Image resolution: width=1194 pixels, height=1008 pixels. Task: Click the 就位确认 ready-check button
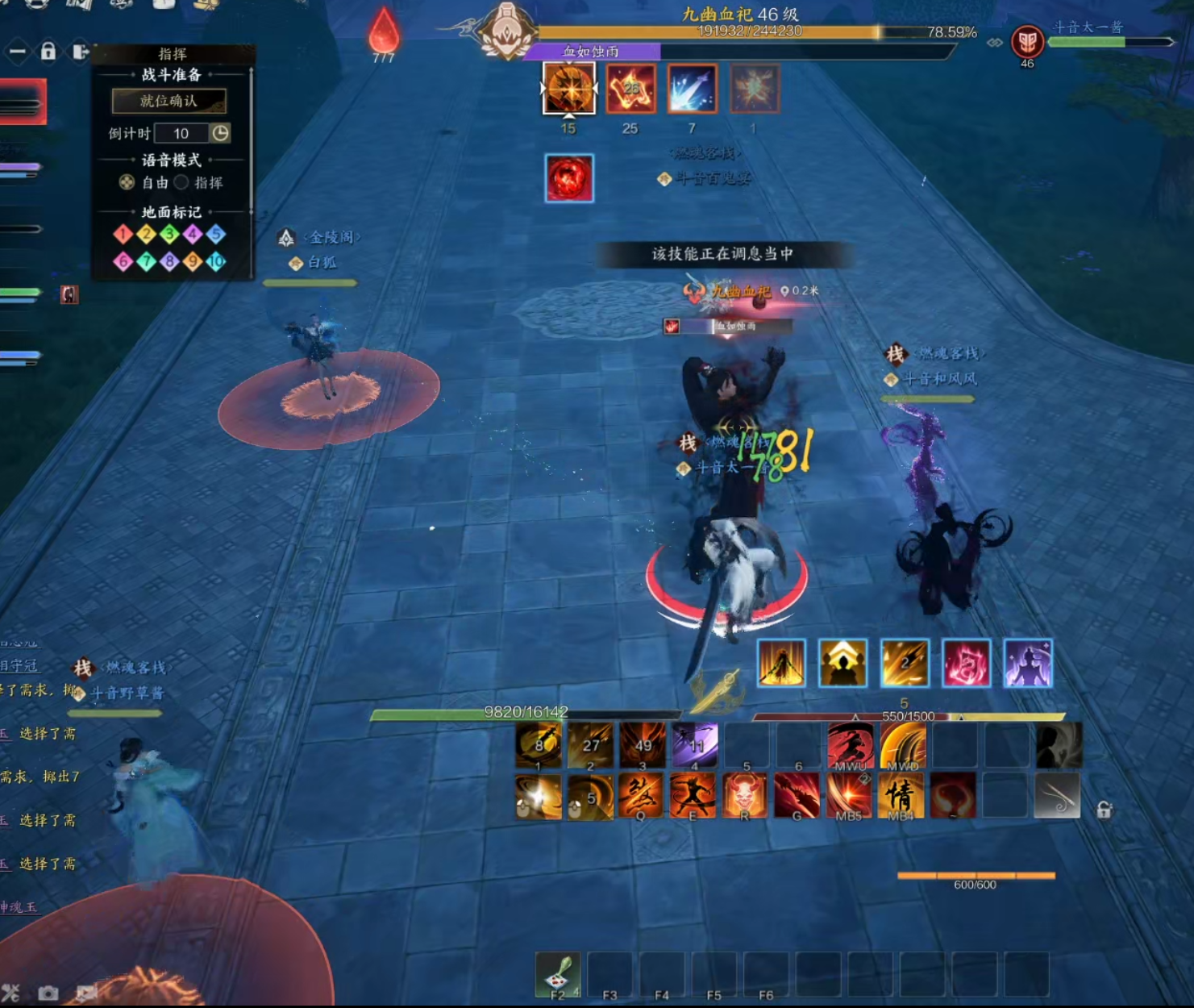168,101
